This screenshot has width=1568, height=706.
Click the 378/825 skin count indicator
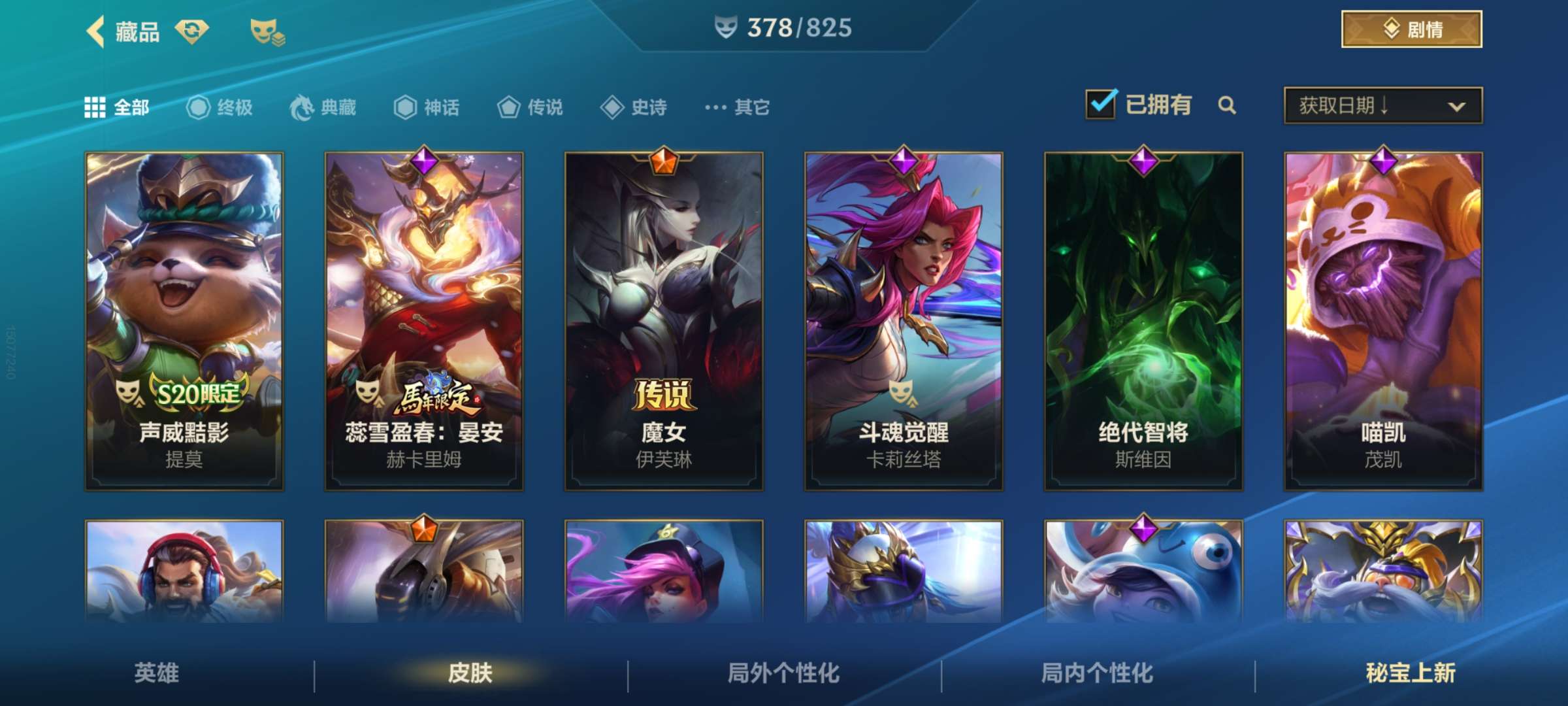point(784,27)
